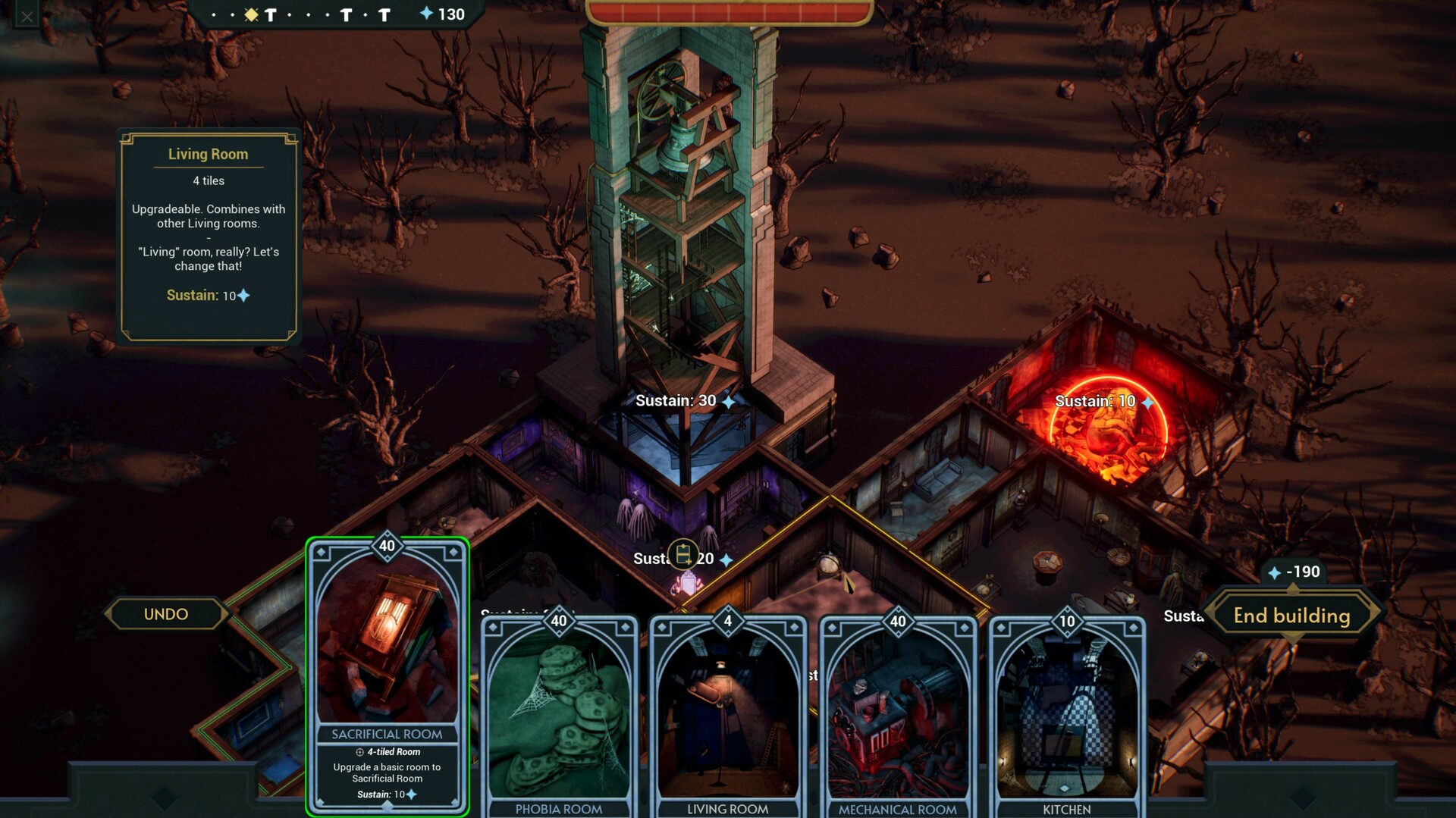Click the 10 cost badge on the Kitchen card
This screenshot has height=818, width=1456.
(1065, 621)
